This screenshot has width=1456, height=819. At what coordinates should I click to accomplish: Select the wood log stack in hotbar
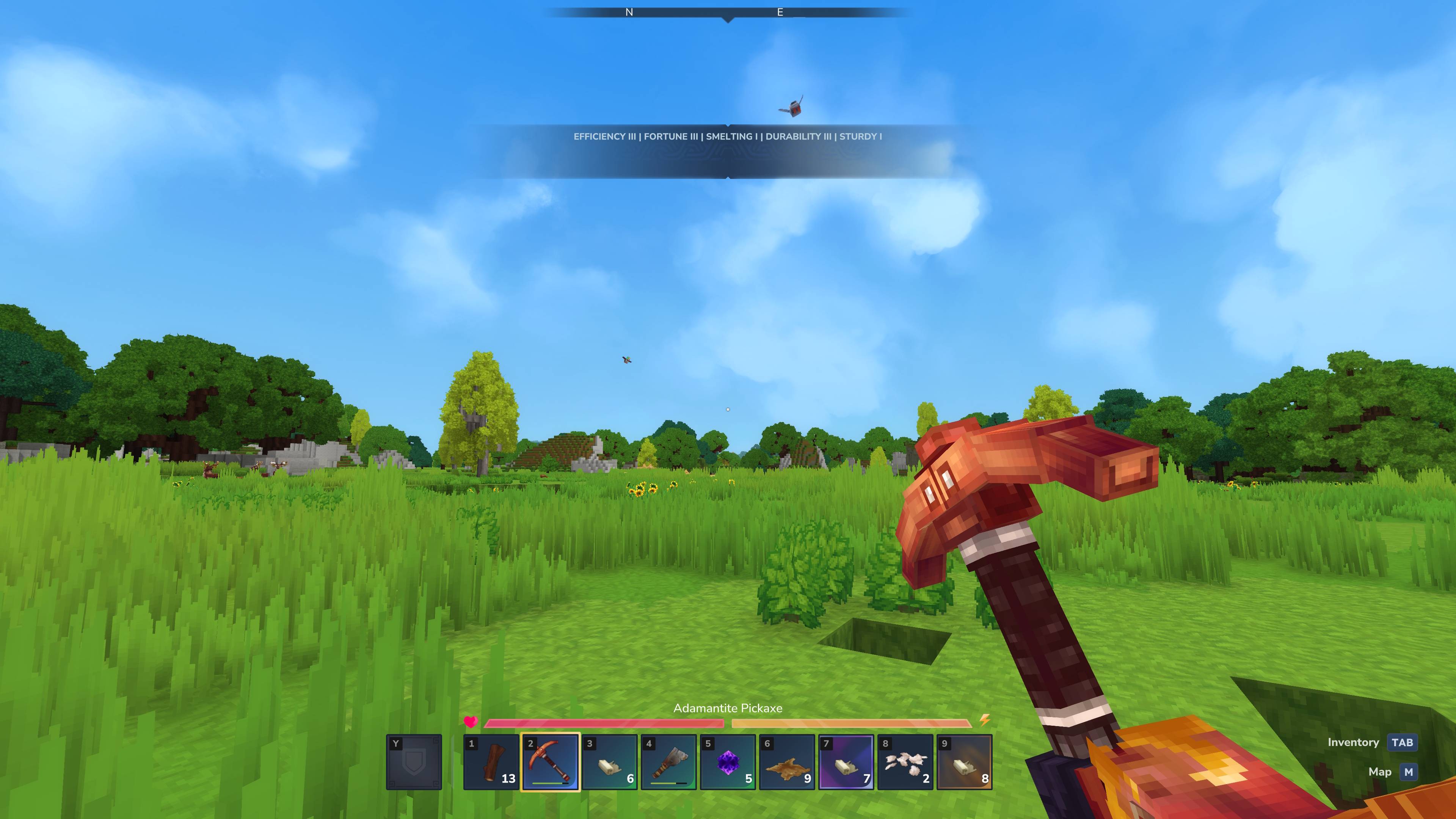(x=491, y=762)
